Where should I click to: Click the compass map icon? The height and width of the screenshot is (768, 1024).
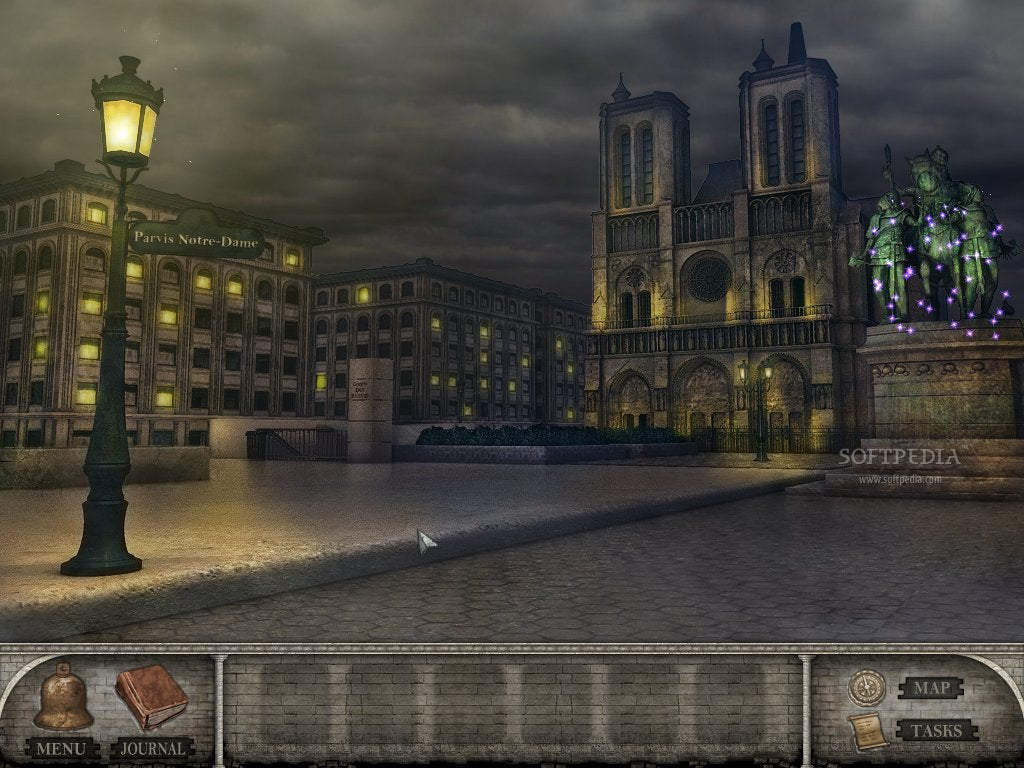coord(866,687)
